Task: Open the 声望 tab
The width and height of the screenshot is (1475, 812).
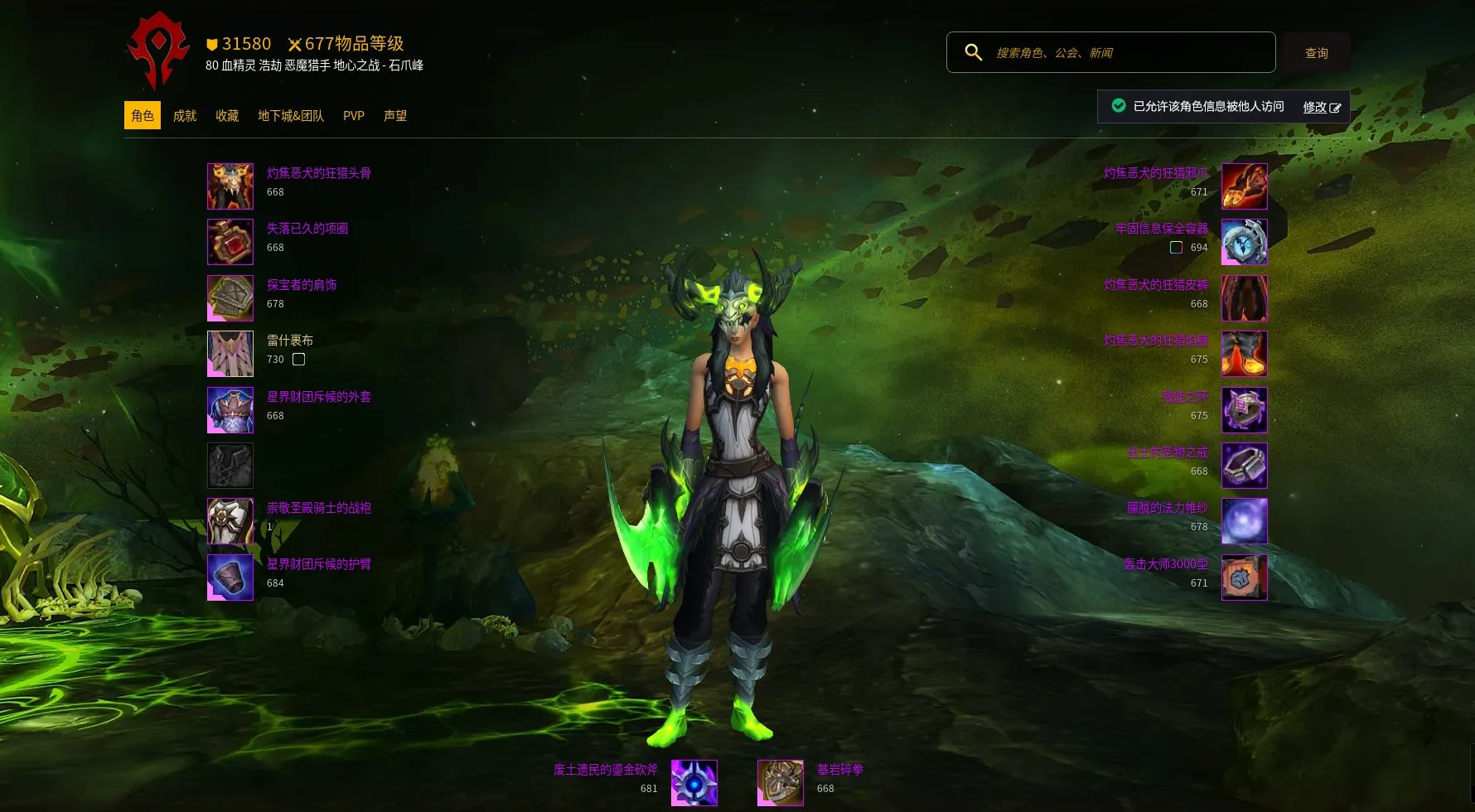Action: [x=395, y=116]
